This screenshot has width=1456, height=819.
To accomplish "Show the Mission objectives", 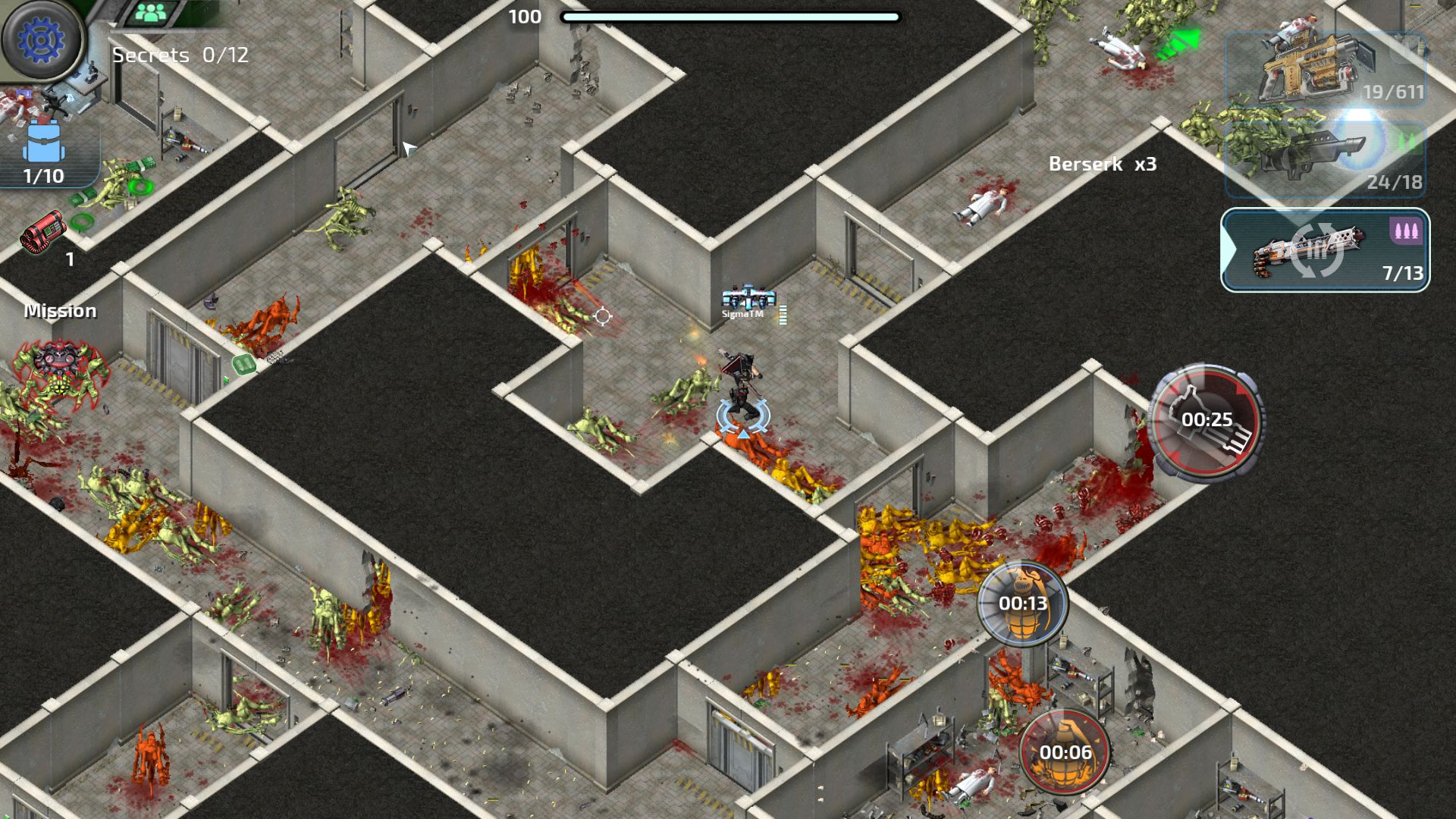I will tap(61, 311).
